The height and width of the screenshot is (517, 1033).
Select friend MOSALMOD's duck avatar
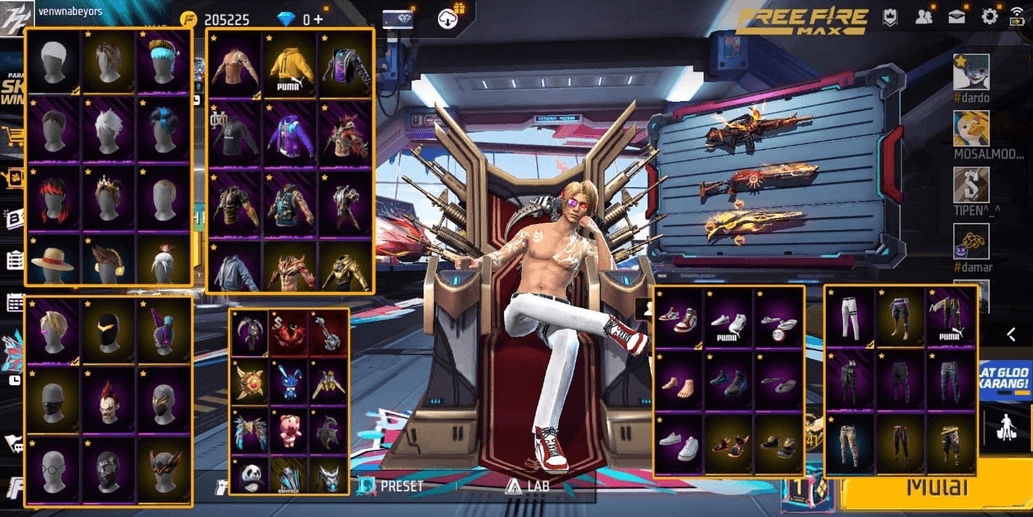(x=970, y=128)
